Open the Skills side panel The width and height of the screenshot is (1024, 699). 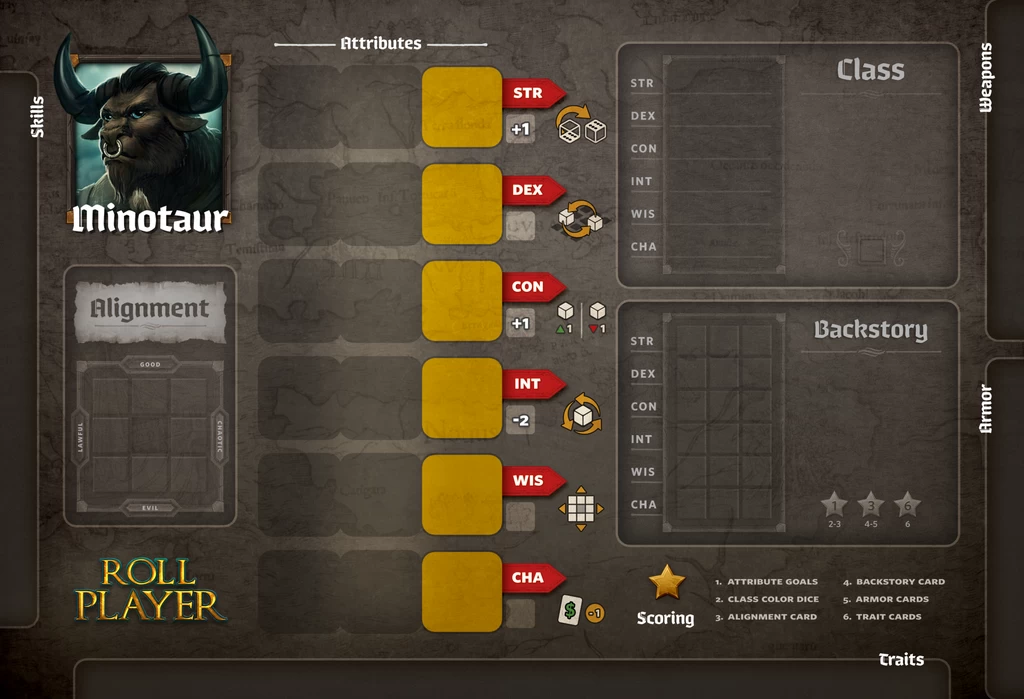click(x=20, y=350)
